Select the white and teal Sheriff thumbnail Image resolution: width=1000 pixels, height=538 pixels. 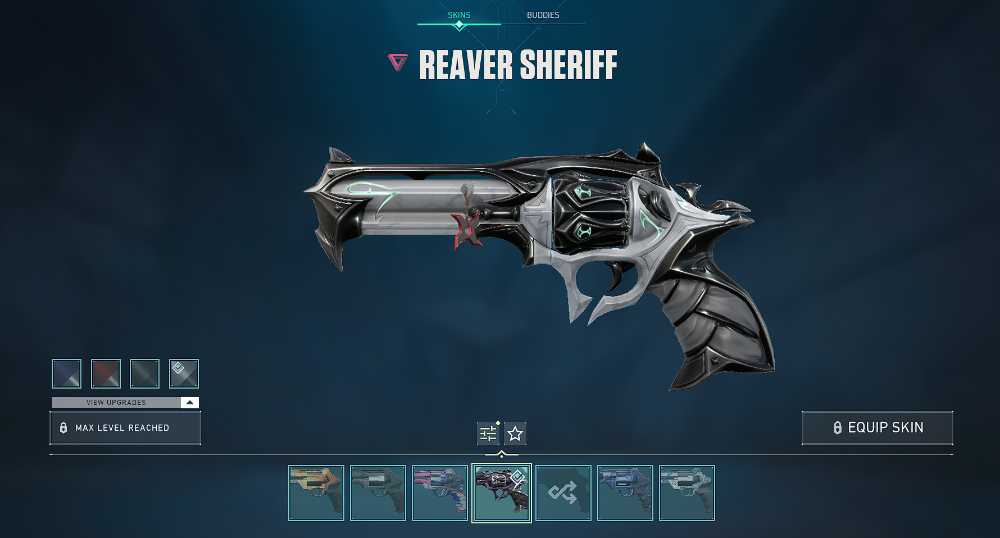687,493
